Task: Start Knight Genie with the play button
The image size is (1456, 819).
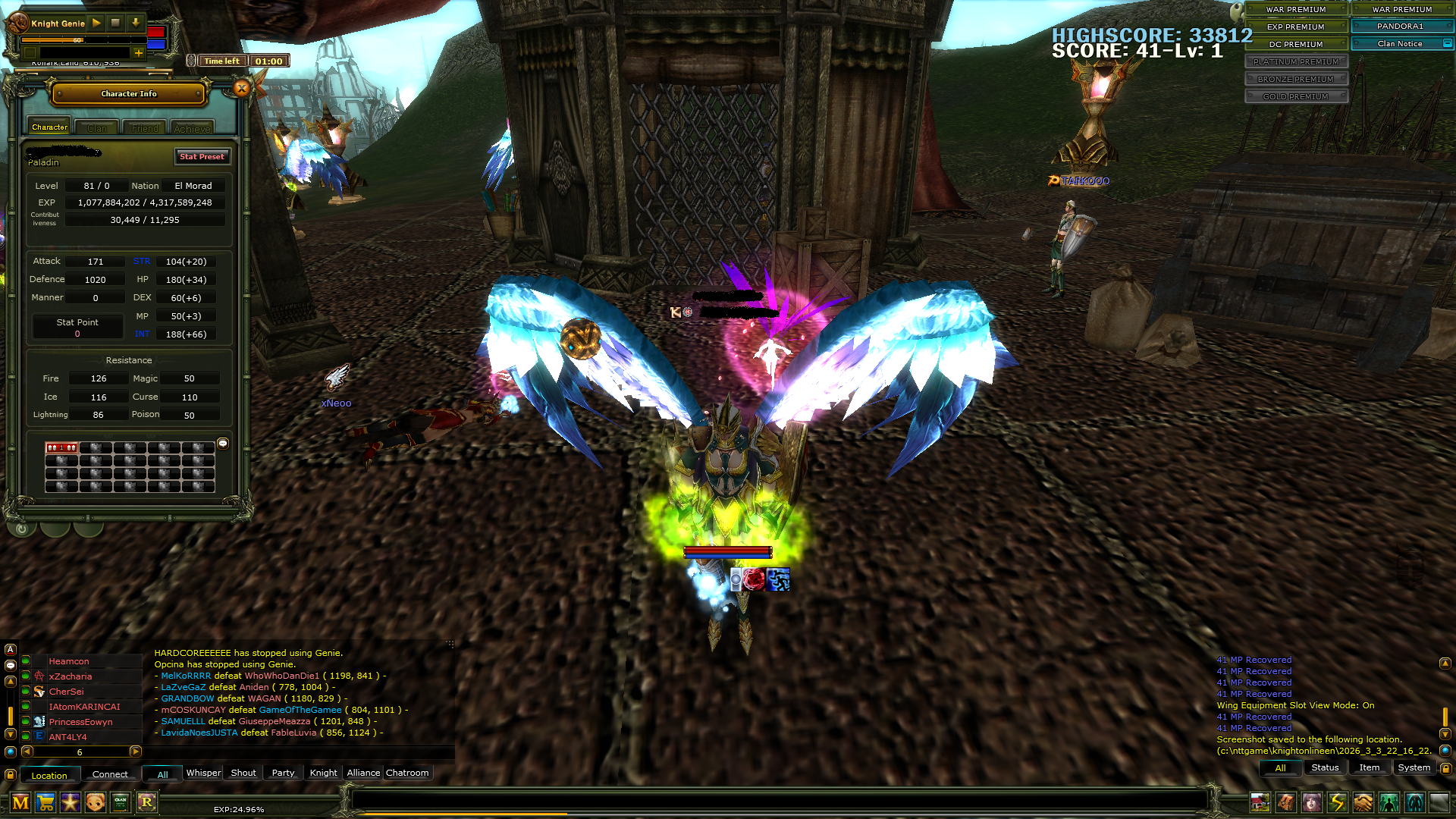Action: pos(96,23)
